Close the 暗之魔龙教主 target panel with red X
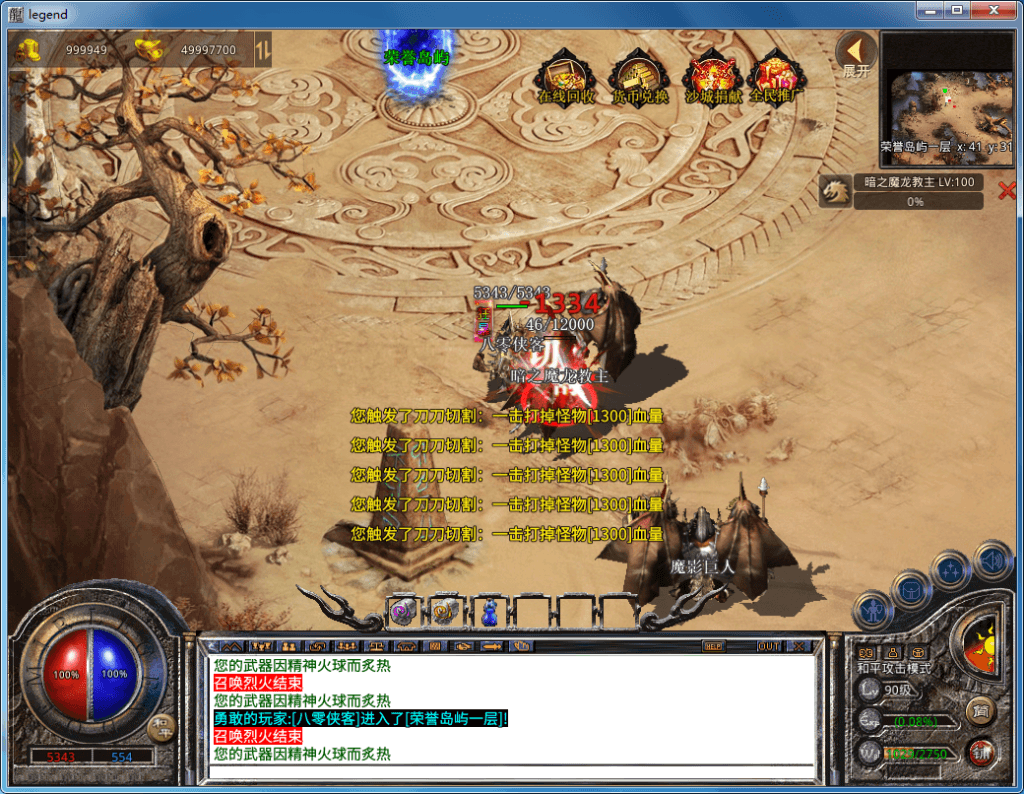Image resolution: width=1024 pixels, height=794 pixels. [x=1006, y=191]
